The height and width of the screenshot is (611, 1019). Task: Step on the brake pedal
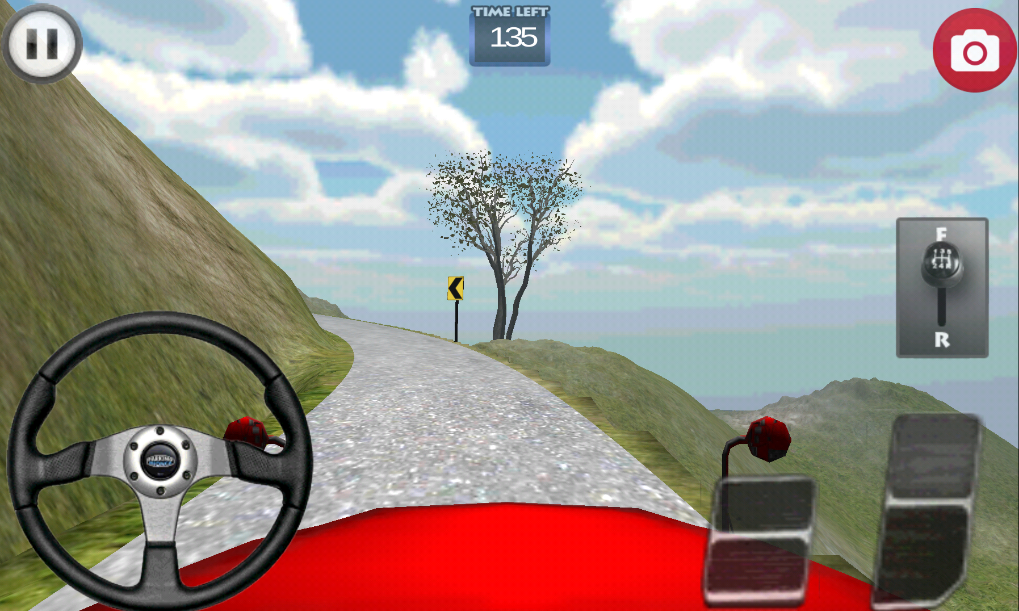click(x=760, y=540)
